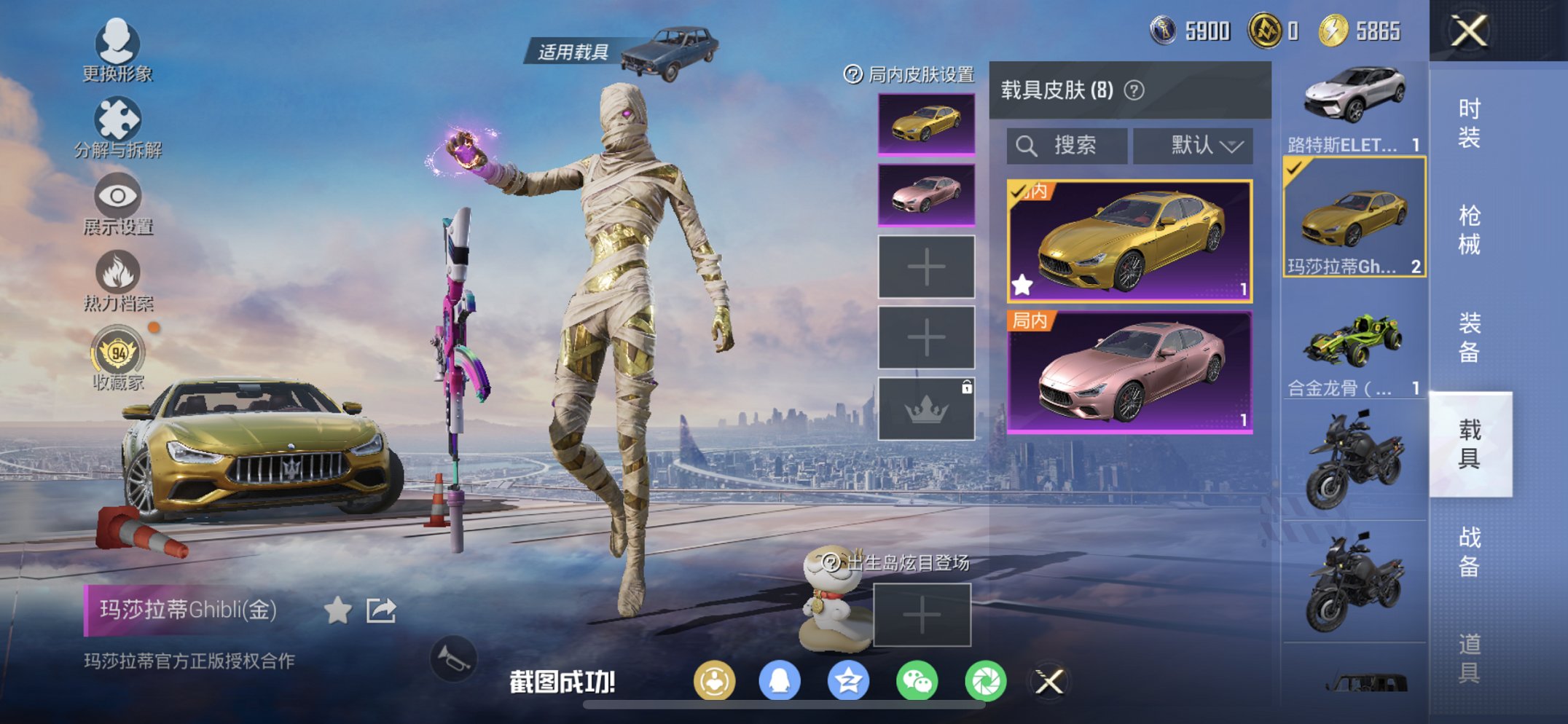Viewport: 1568px width, 724px height.
Task: Open the 载具皮肤 help question mark
Action: (x=1132, y=91)
